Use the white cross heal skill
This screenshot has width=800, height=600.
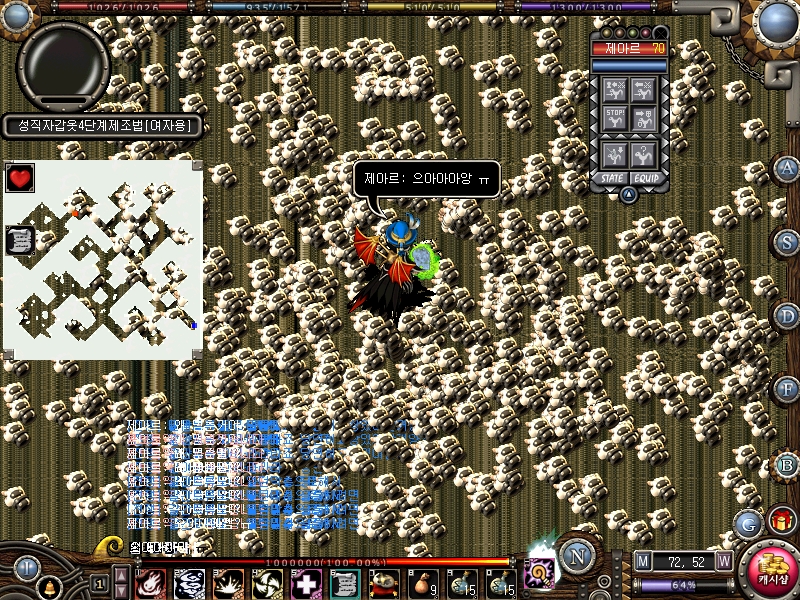[x=305, y=582]
